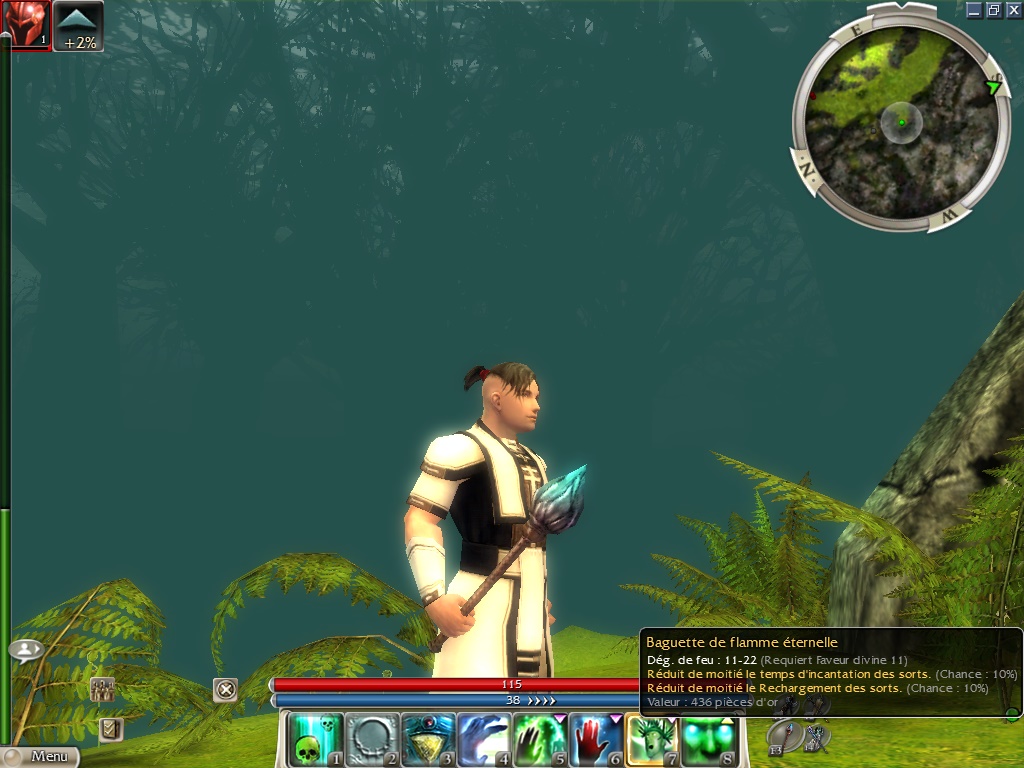Open the party group icon
The image size is (1024, 768).
click(102, 688)
